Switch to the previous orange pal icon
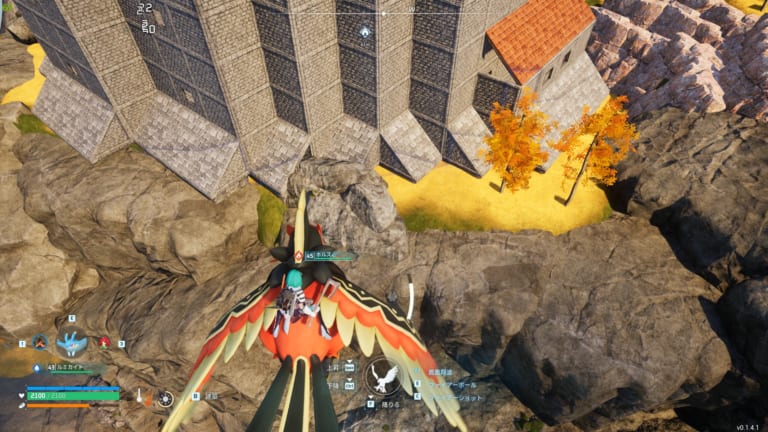768x432 pixels. (39, 342)
